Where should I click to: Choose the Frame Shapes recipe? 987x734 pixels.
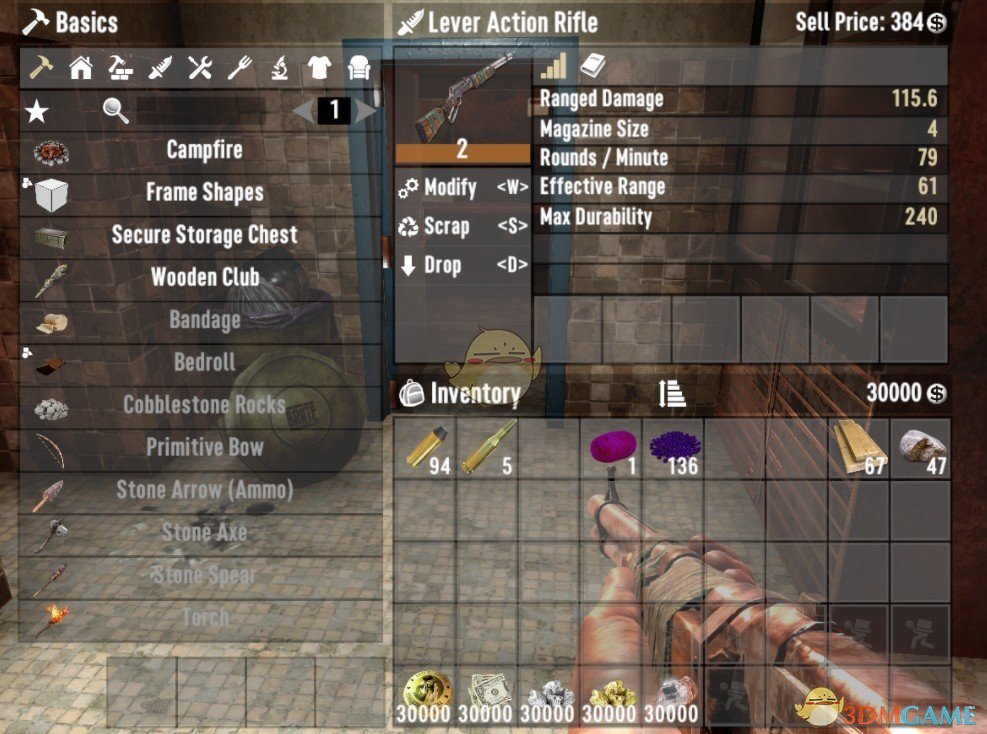pyautogui.click(x=204, y=193)
